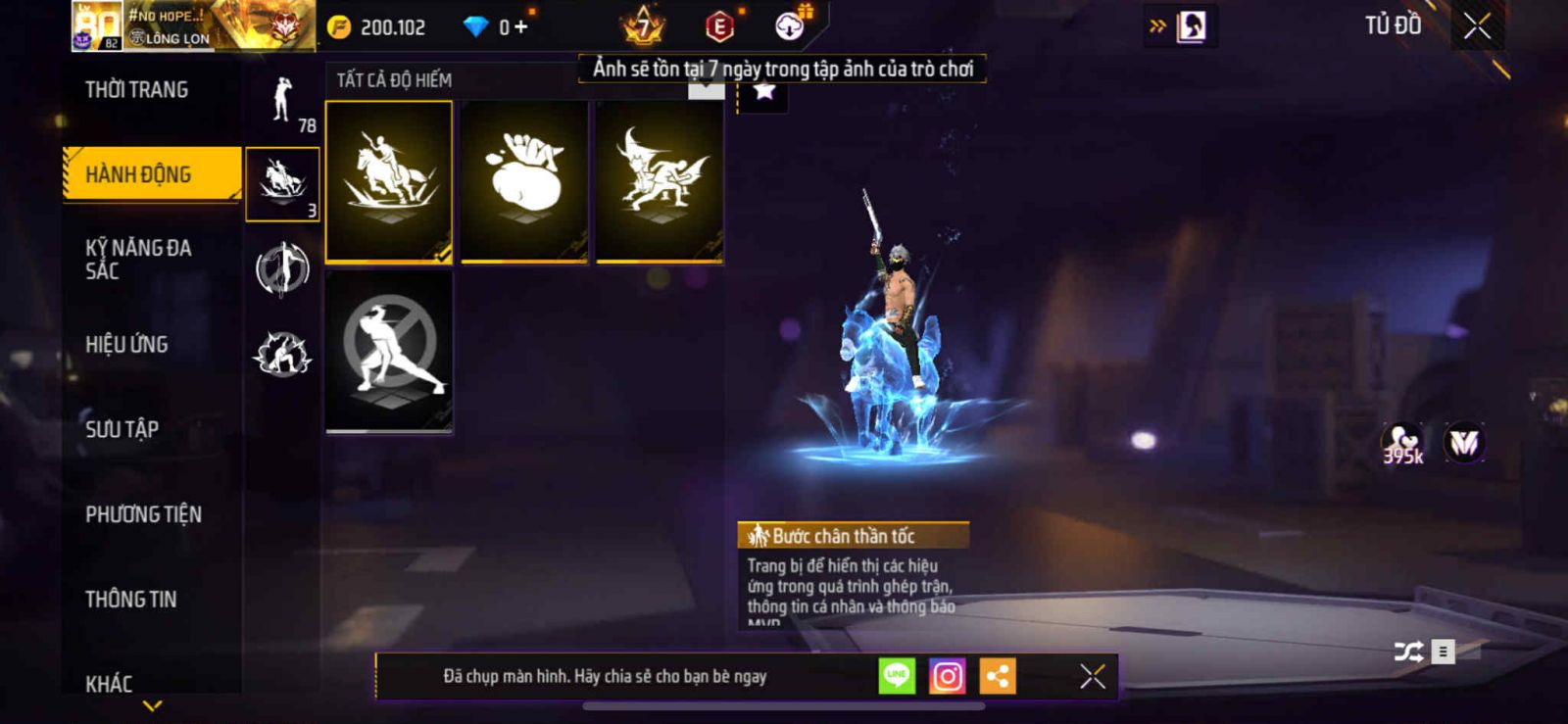This screenshot has width=1568, height=724.
Task: Toggle the shuffle random outfit icon
Action: [1408, 652]
